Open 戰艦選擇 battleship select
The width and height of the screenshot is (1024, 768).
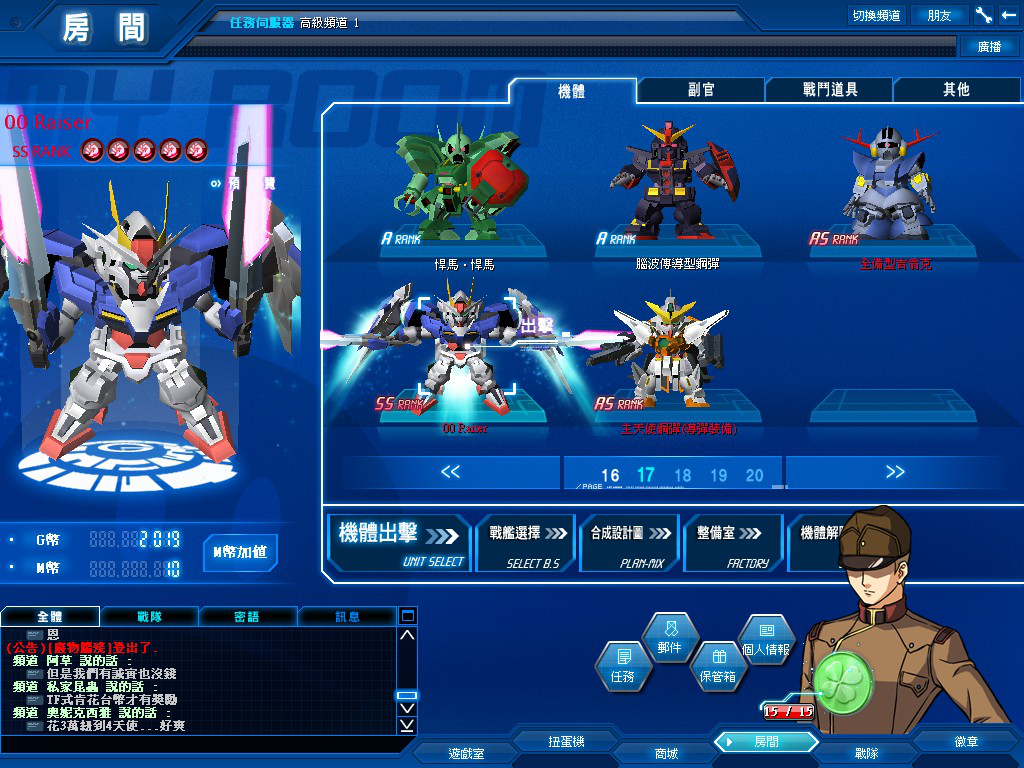pyautogui.click(x=525, y=543)
